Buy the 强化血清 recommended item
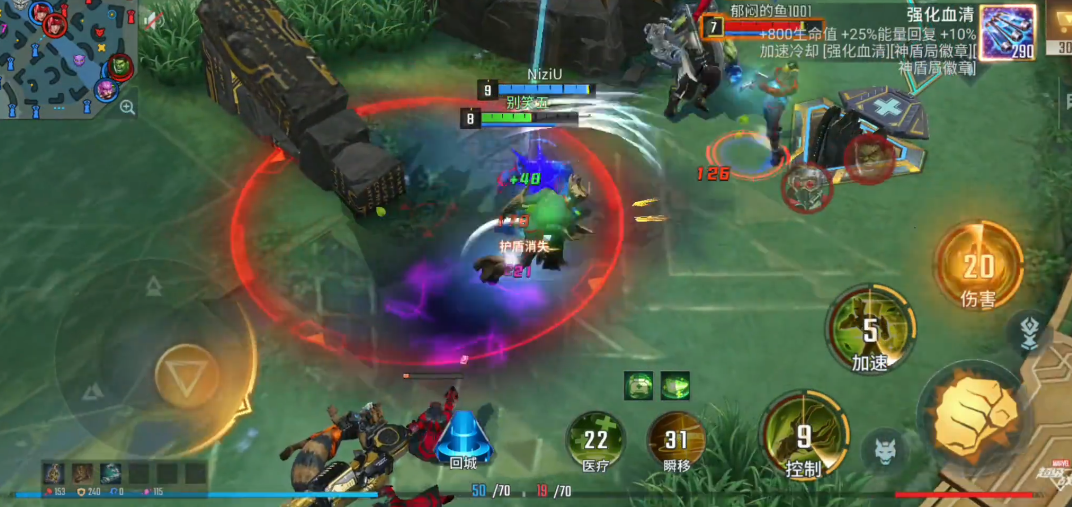1072x507 pixels. pos(1007,32)
